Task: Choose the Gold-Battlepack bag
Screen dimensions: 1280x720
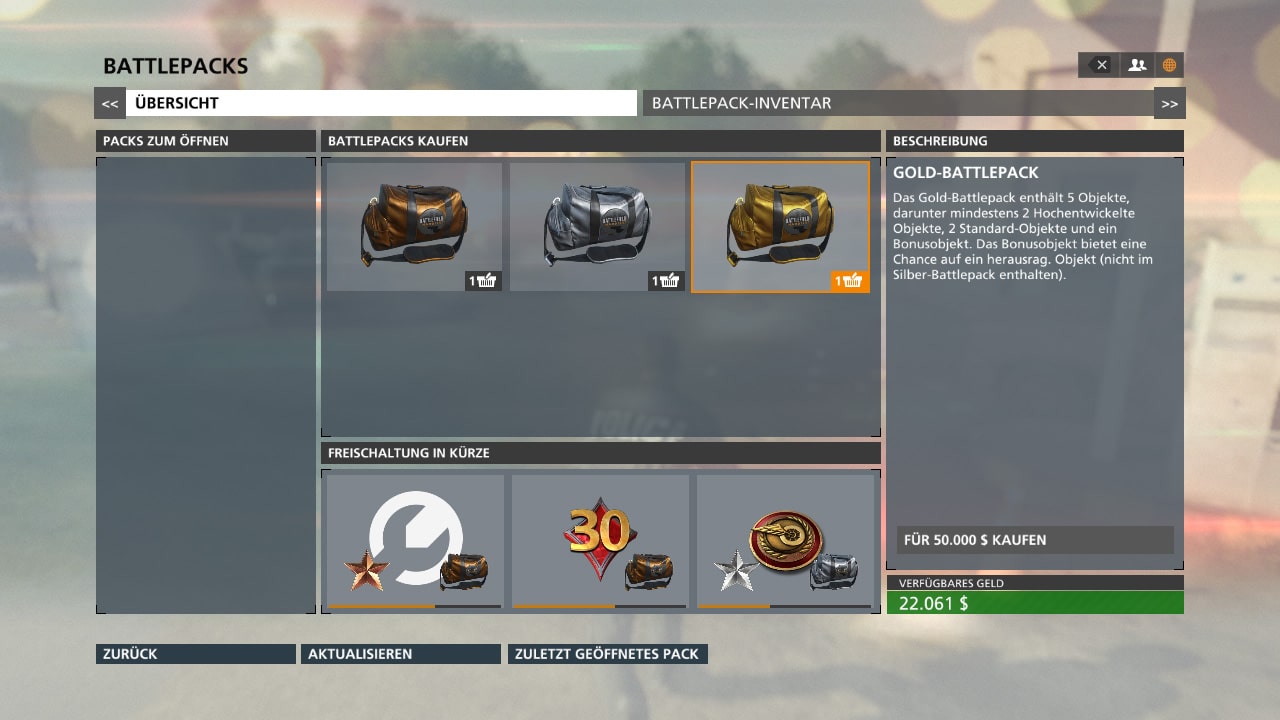Action: coord(780,227)
